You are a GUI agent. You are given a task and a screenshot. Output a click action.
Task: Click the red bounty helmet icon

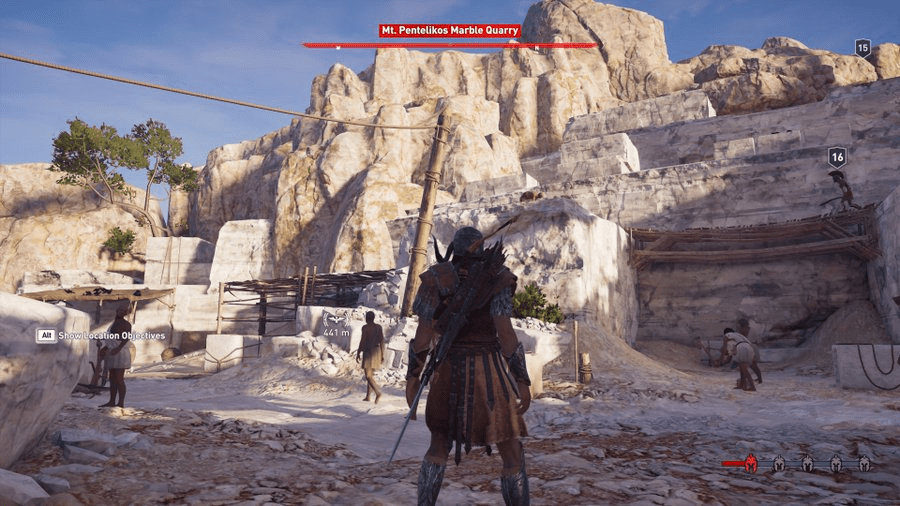coord(749,463)
